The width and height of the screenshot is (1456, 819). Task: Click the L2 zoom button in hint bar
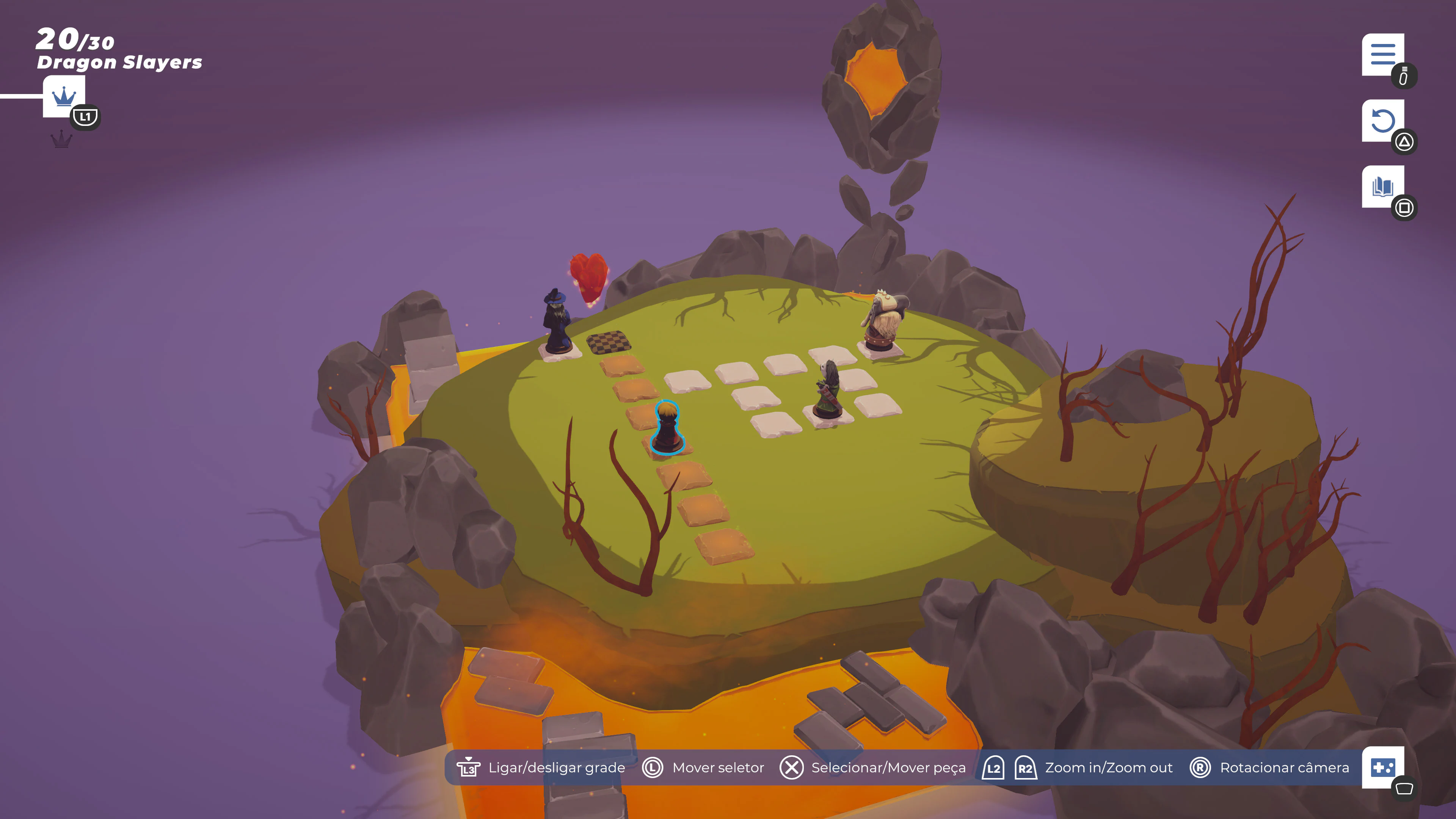[x=993, y=767]
